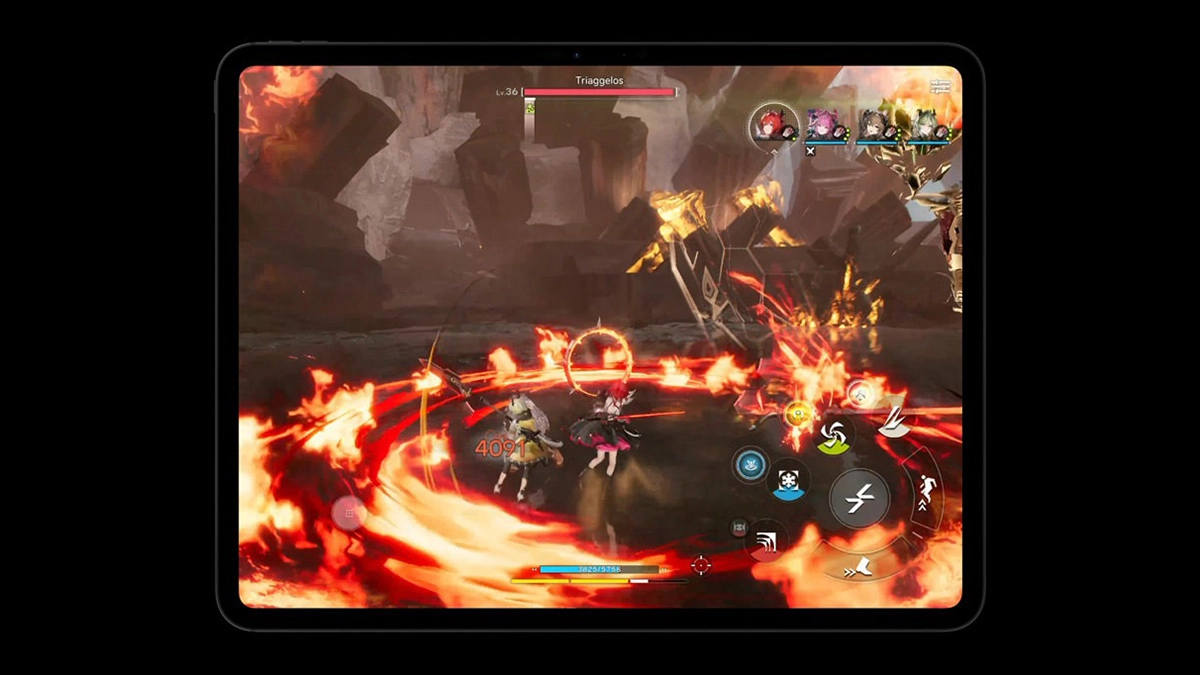
Task: Switch to the brown-haired party member
Action: pyautogui.click(x=877, y=126)
